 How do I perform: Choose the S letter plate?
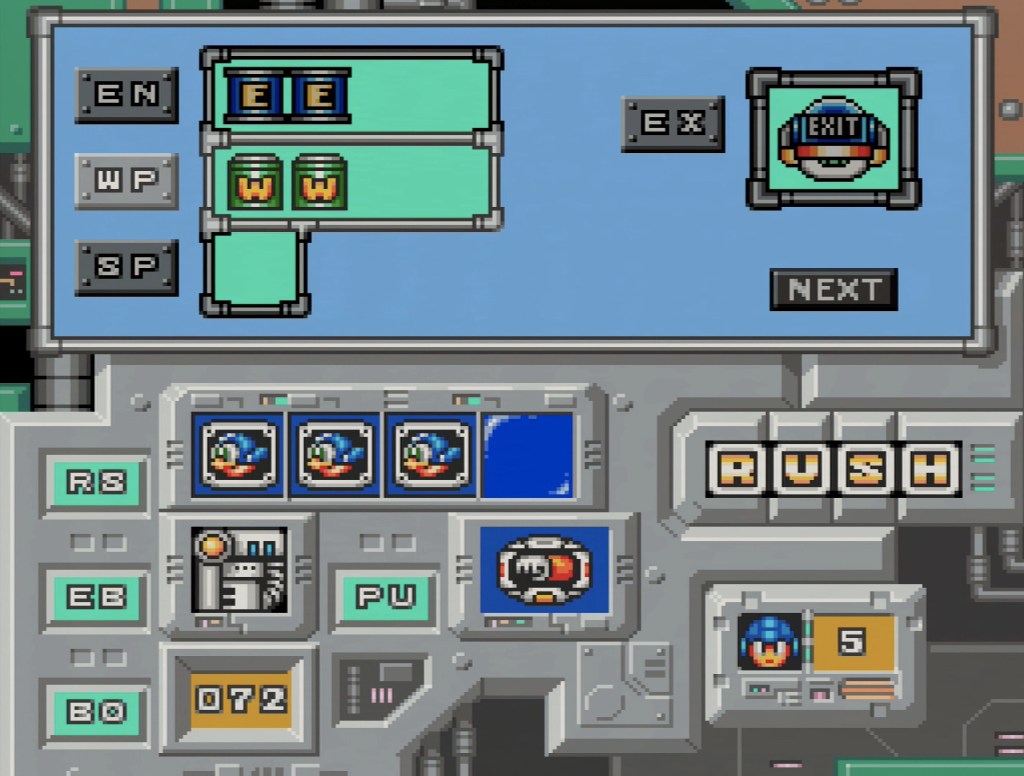(x=865, y=469)
